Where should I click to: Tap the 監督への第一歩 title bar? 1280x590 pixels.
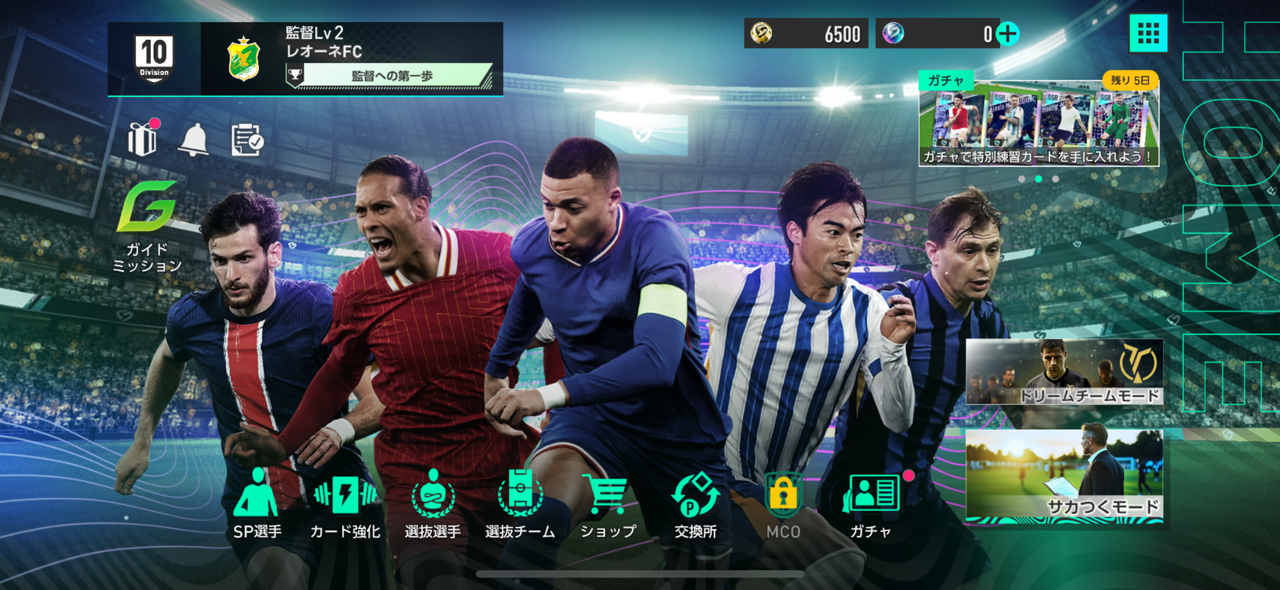[x=395, y=75]
